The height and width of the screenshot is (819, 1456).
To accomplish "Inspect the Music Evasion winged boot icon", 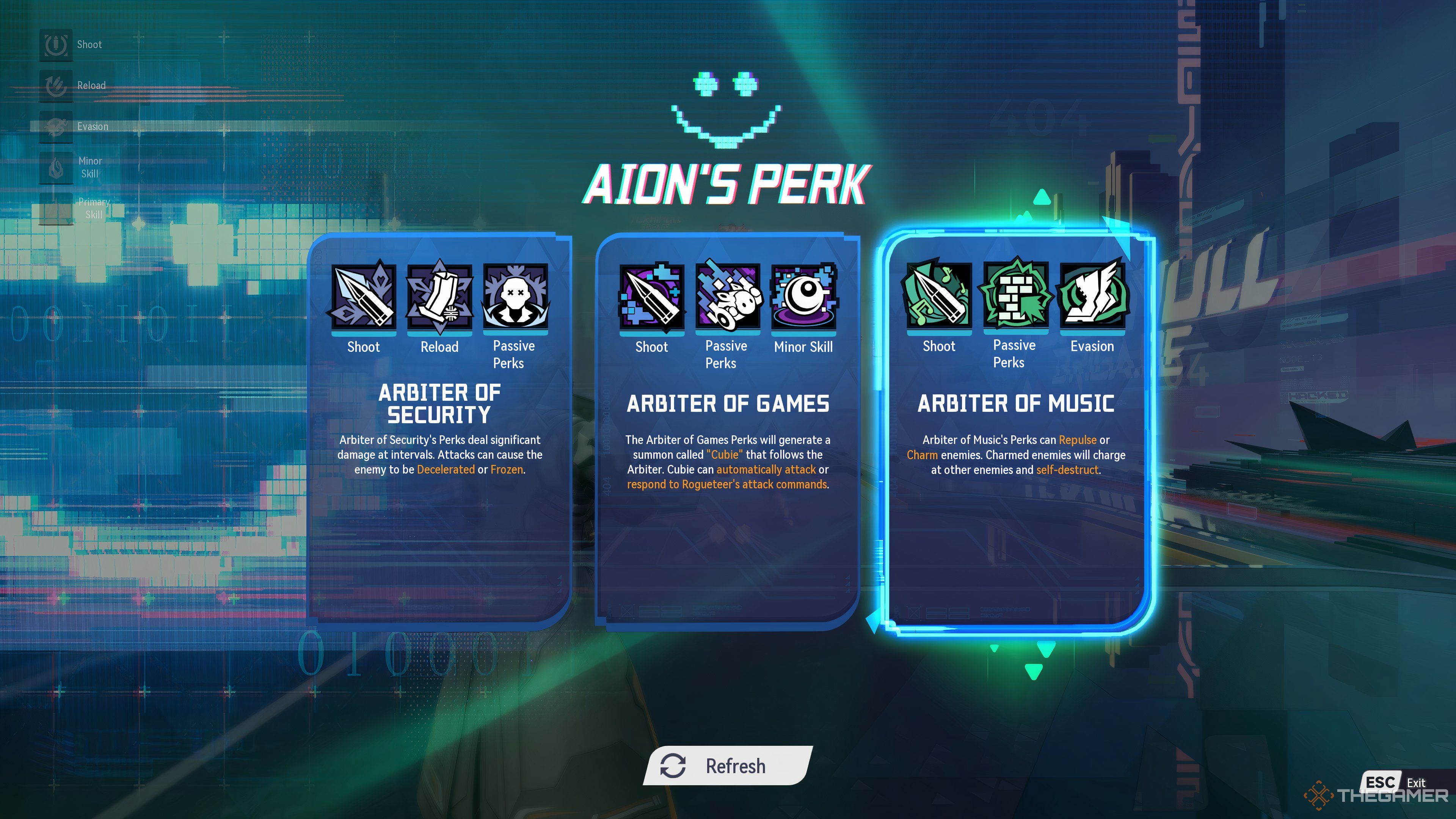I will 1092,296.
